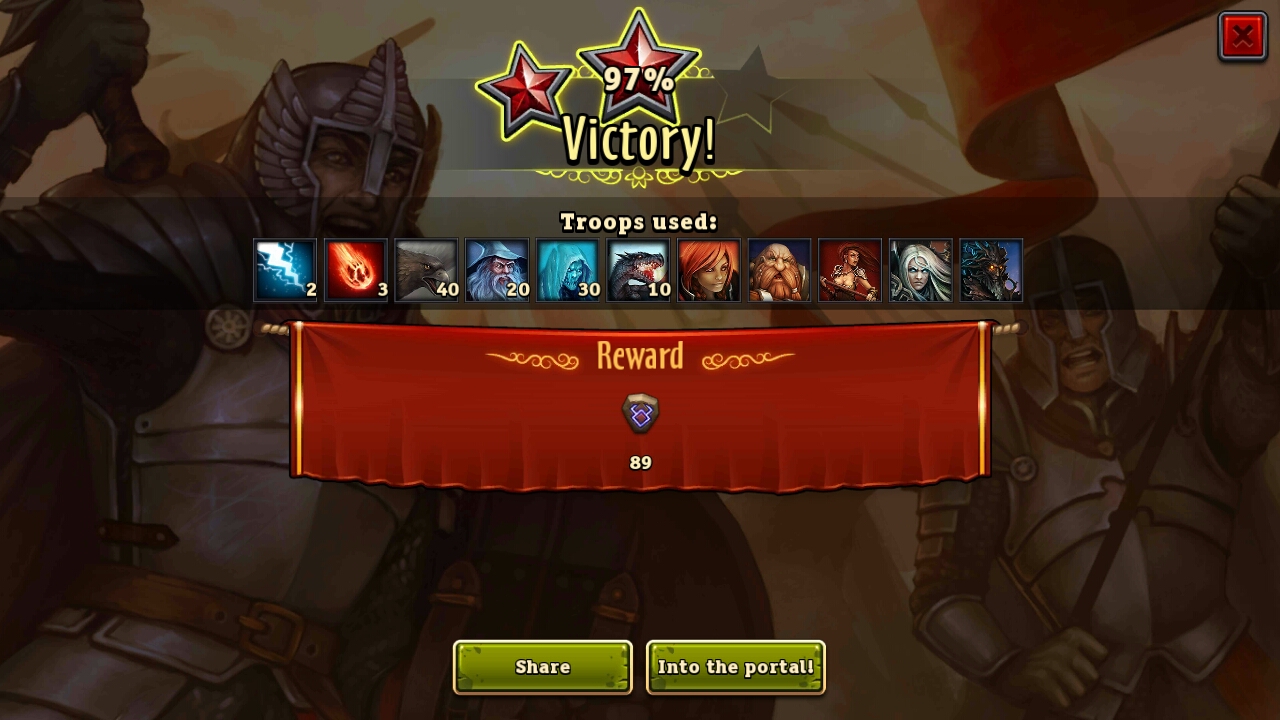Go into the portal

click(x=736, y=667)
